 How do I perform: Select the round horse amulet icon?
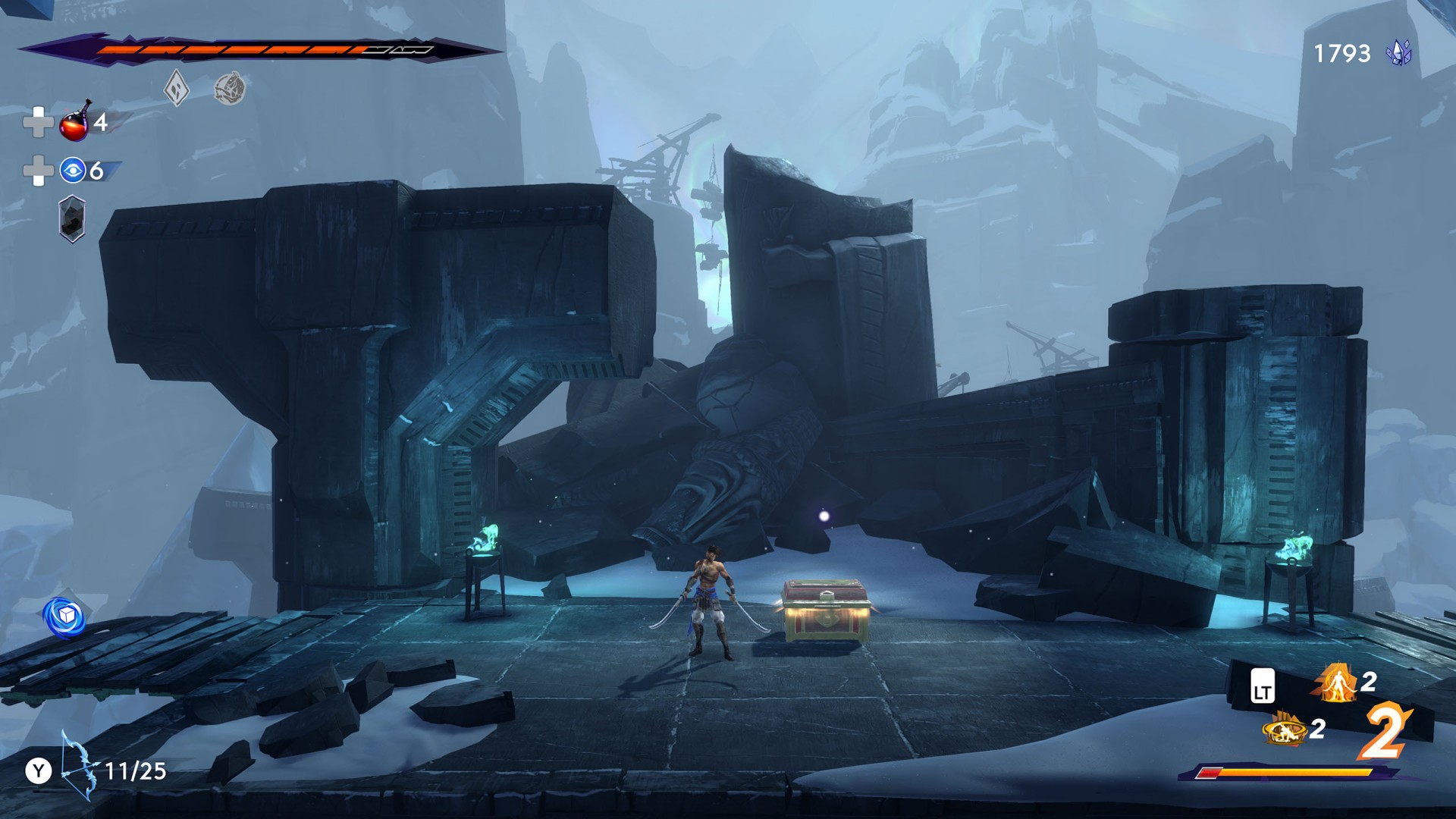pyautogui.click(x=229, y=89)
